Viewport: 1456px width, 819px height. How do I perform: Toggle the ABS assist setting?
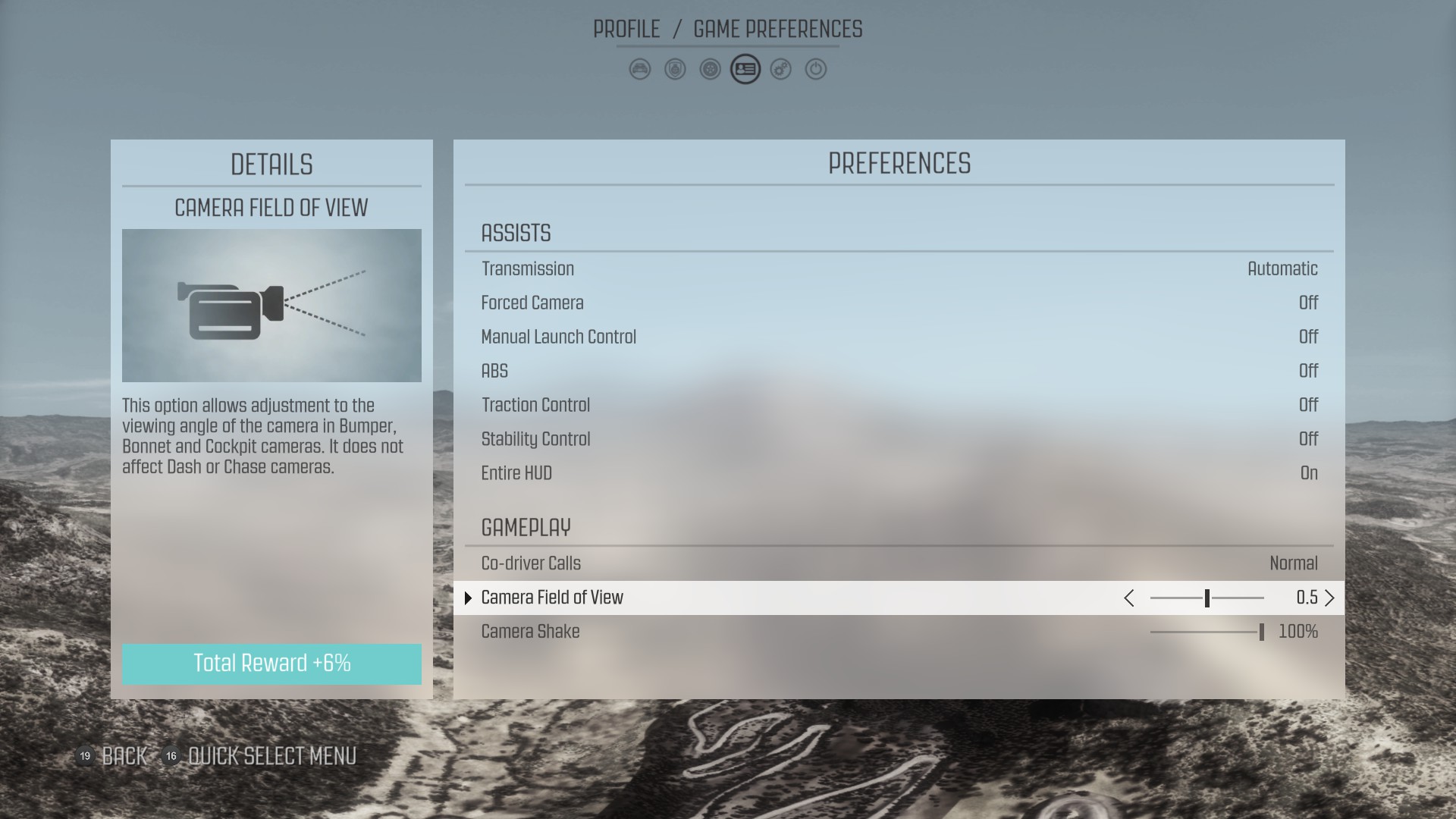click(x=899, y=372)
